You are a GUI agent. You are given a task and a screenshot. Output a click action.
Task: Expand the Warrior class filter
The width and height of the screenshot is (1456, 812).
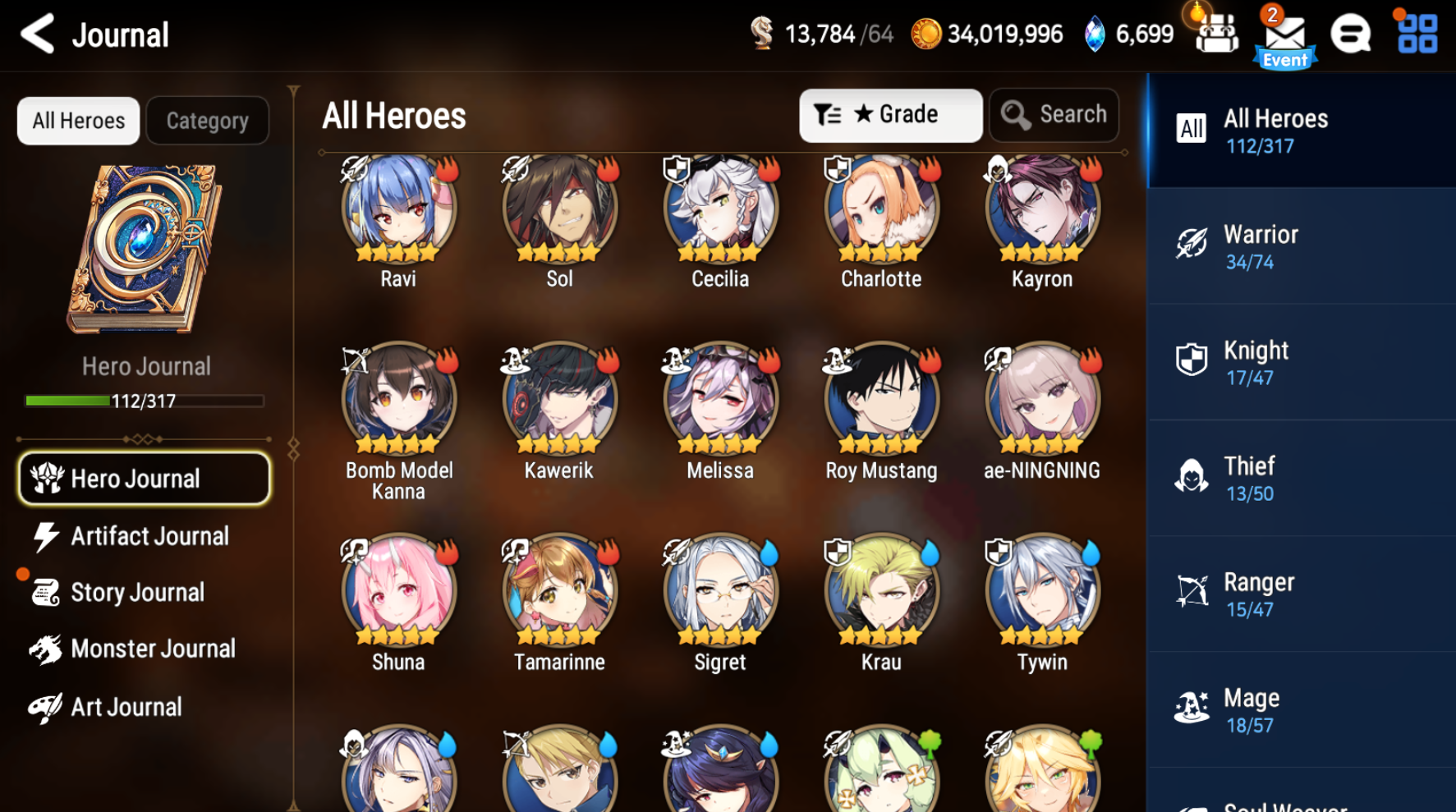[1301, 245]
